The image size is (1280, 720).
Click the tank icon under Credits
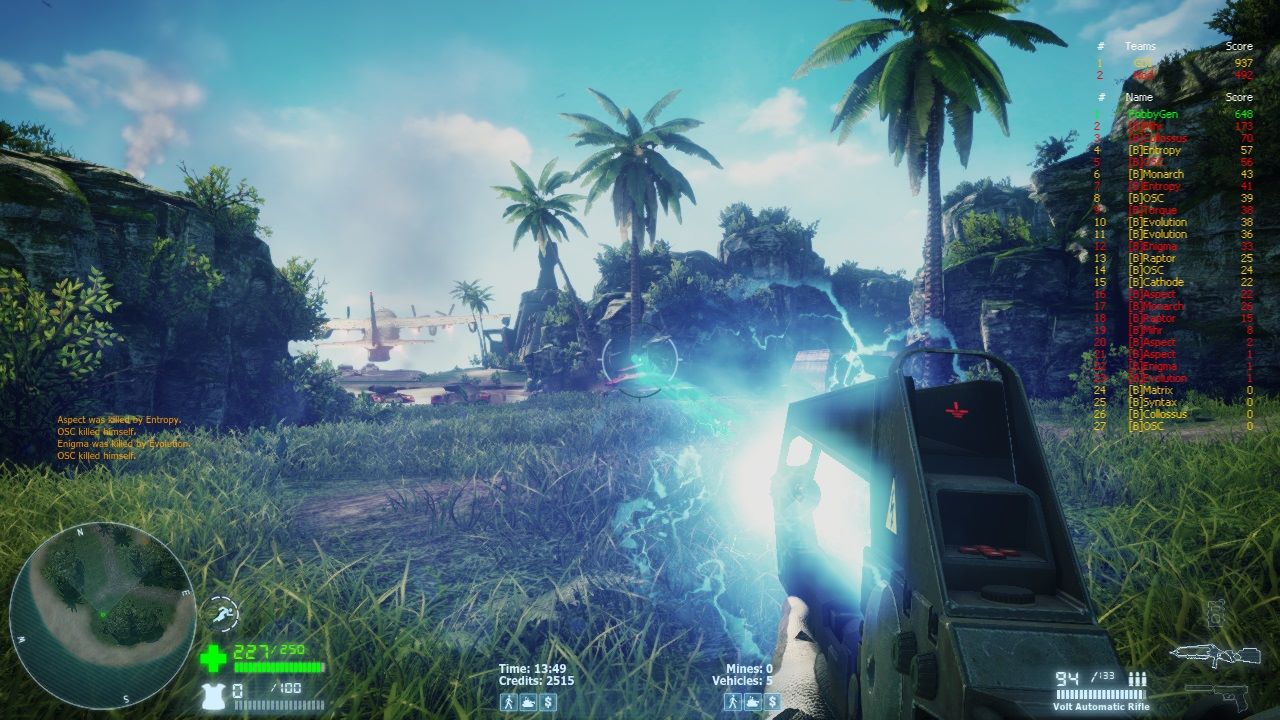click(x=528, y=702)
